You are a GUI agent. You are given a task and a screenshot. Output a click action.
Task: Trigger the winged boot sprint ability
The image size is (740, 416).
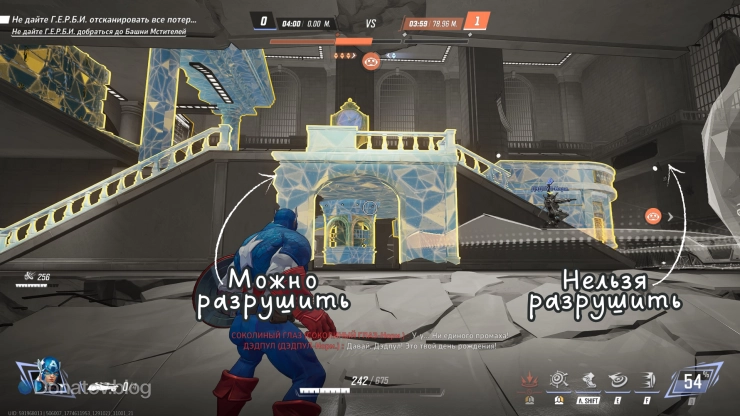(x=591, y=380)
